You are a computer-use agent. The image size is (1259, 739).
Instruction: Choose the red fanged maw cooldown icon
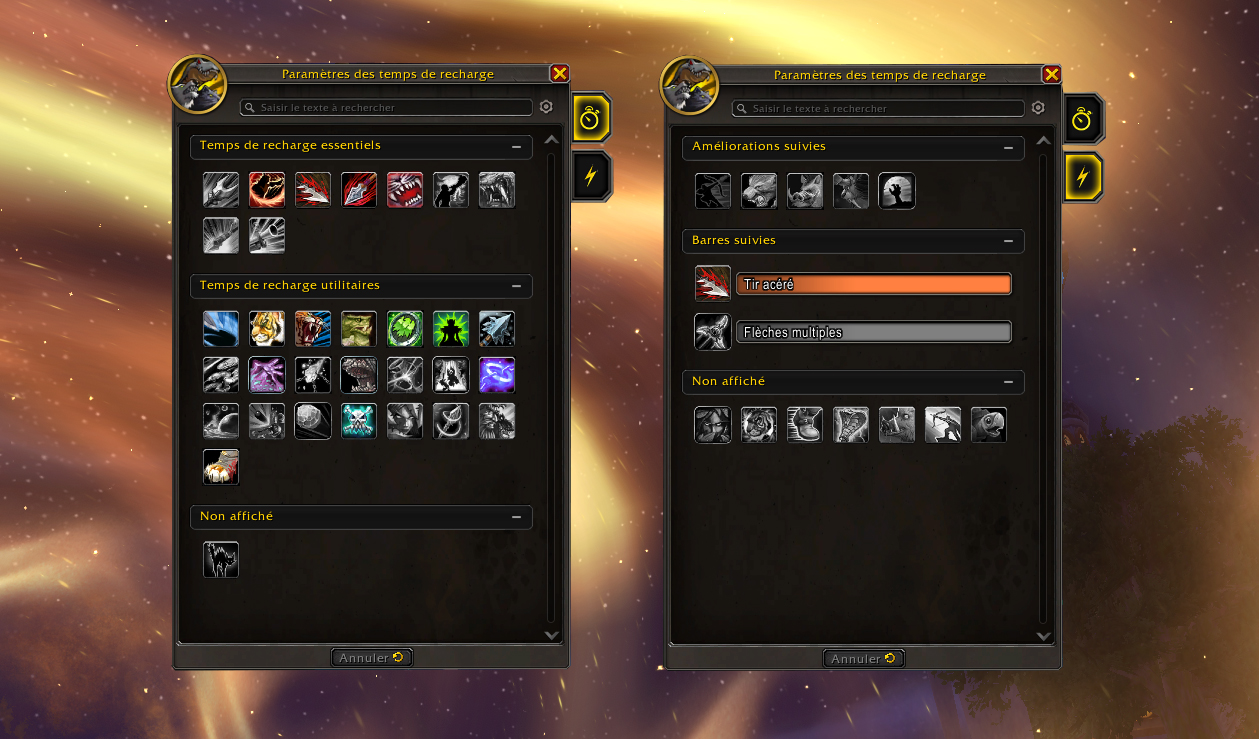(x=405, y=190)
